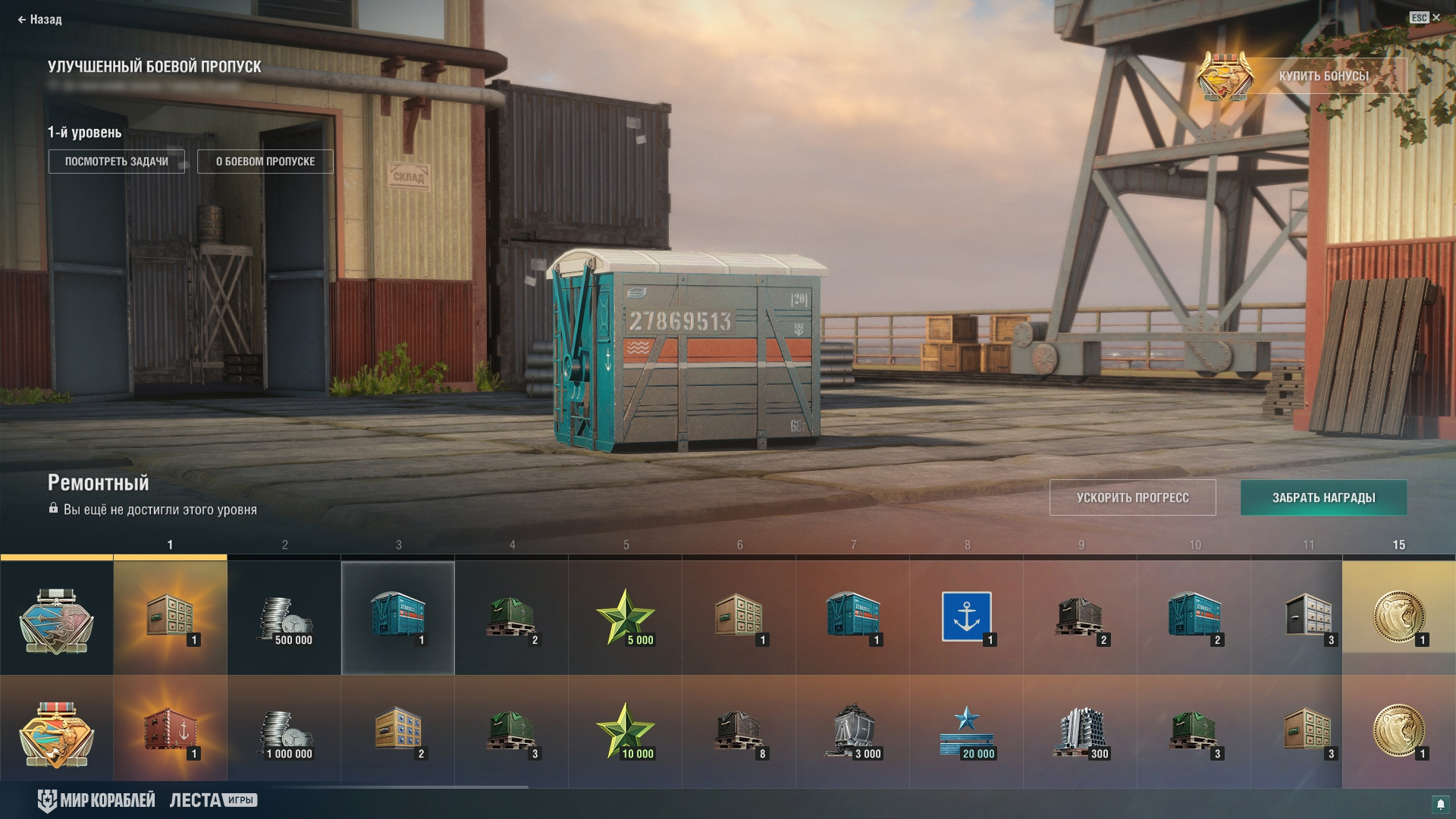Close the screen with the X button
The width and height of the screenshot is (1456, 819).
coord(1436,17)
